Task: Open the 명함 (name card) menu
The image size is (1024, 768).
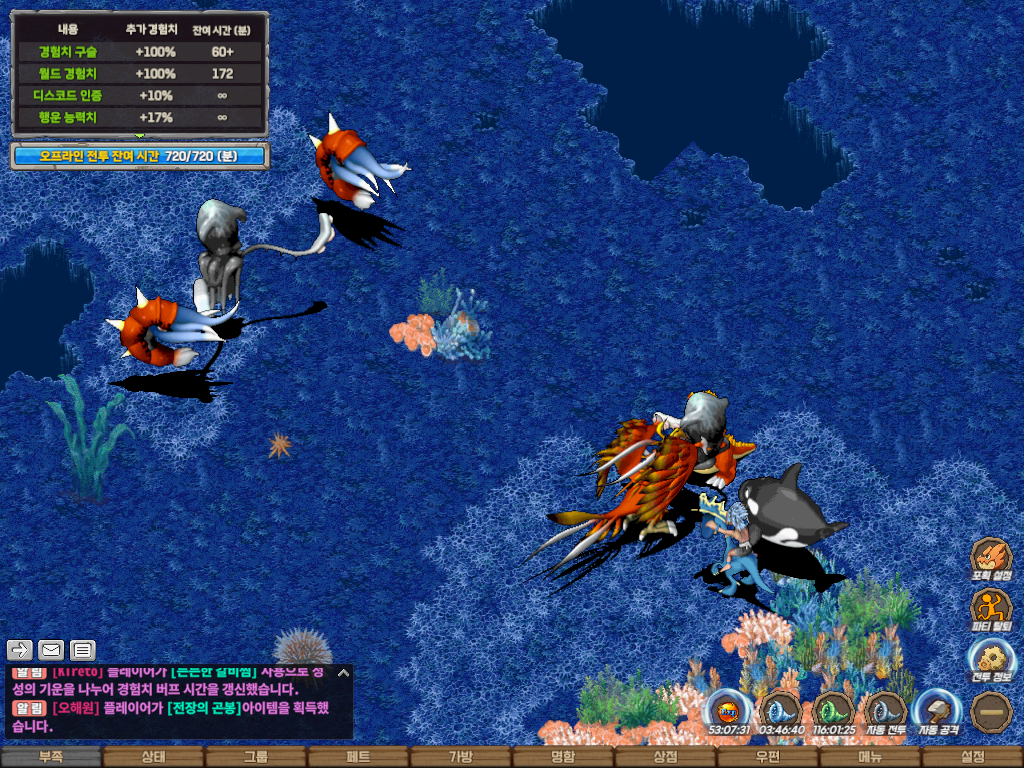Action: tap(563, 757)
